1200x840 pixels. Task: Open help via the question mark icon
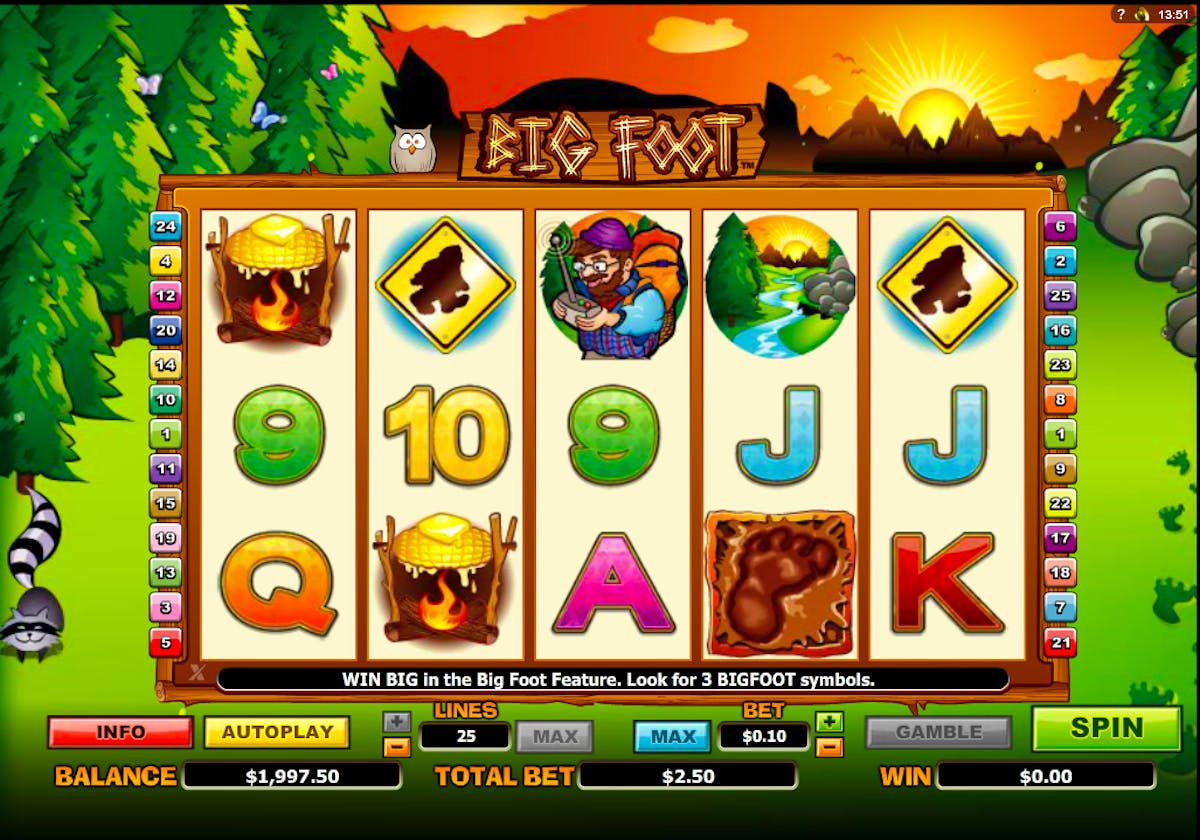[x=1121, y=14]
